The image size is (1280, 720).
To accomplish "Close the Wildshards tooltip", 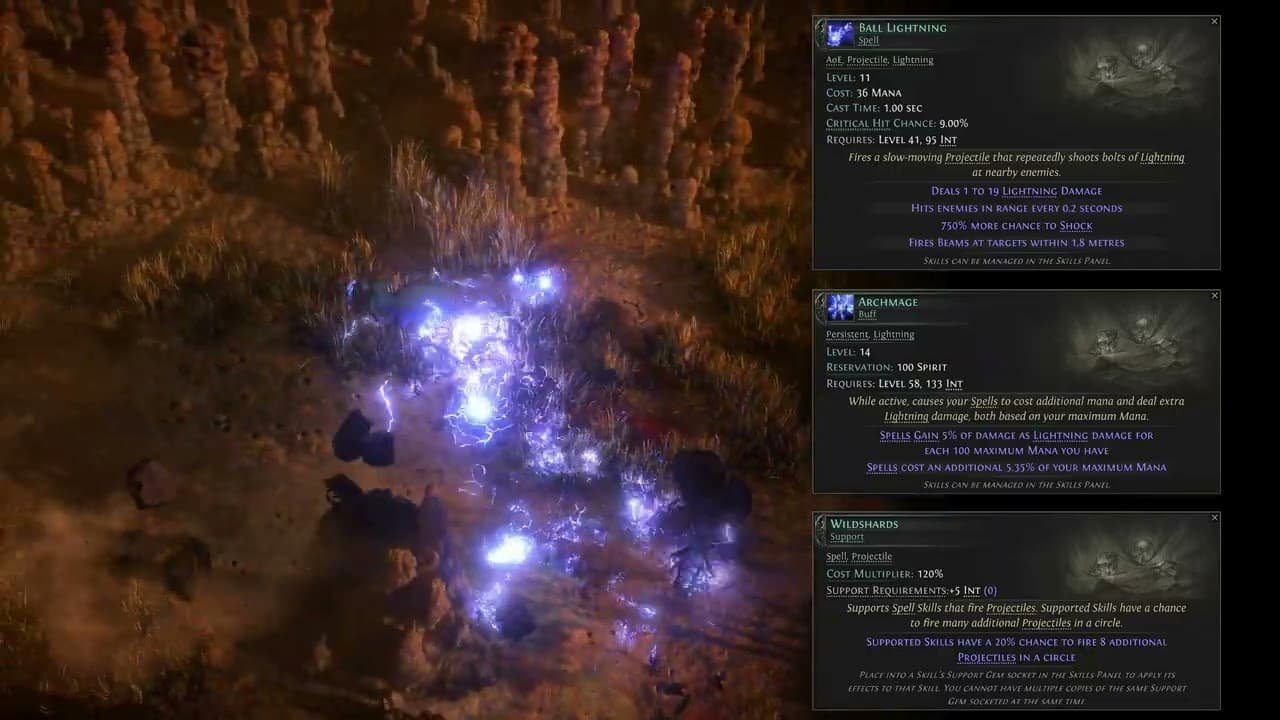I will click(x=1215, y=517).
